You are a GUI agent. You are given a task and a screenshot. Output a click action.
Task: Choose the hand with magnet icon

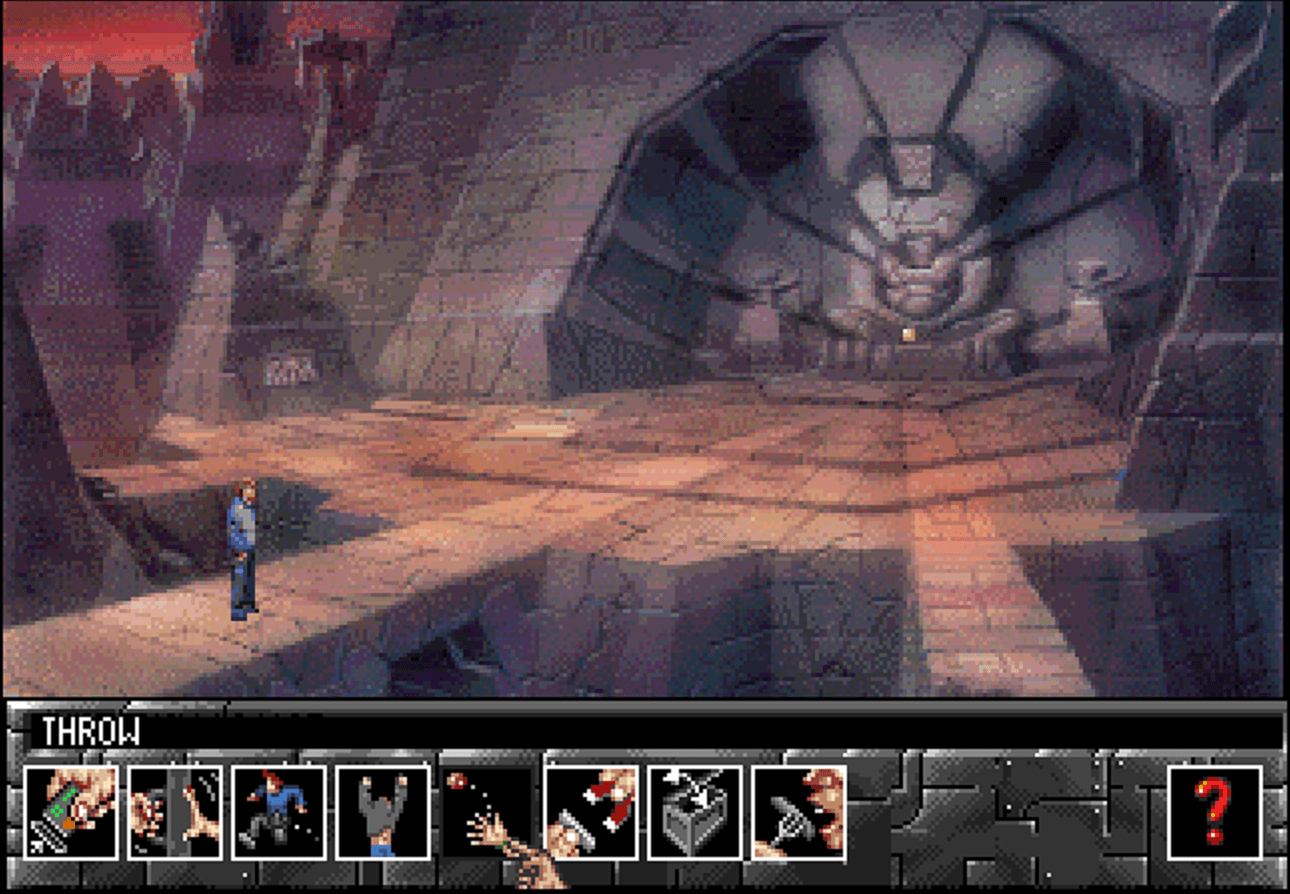(591, 812)
